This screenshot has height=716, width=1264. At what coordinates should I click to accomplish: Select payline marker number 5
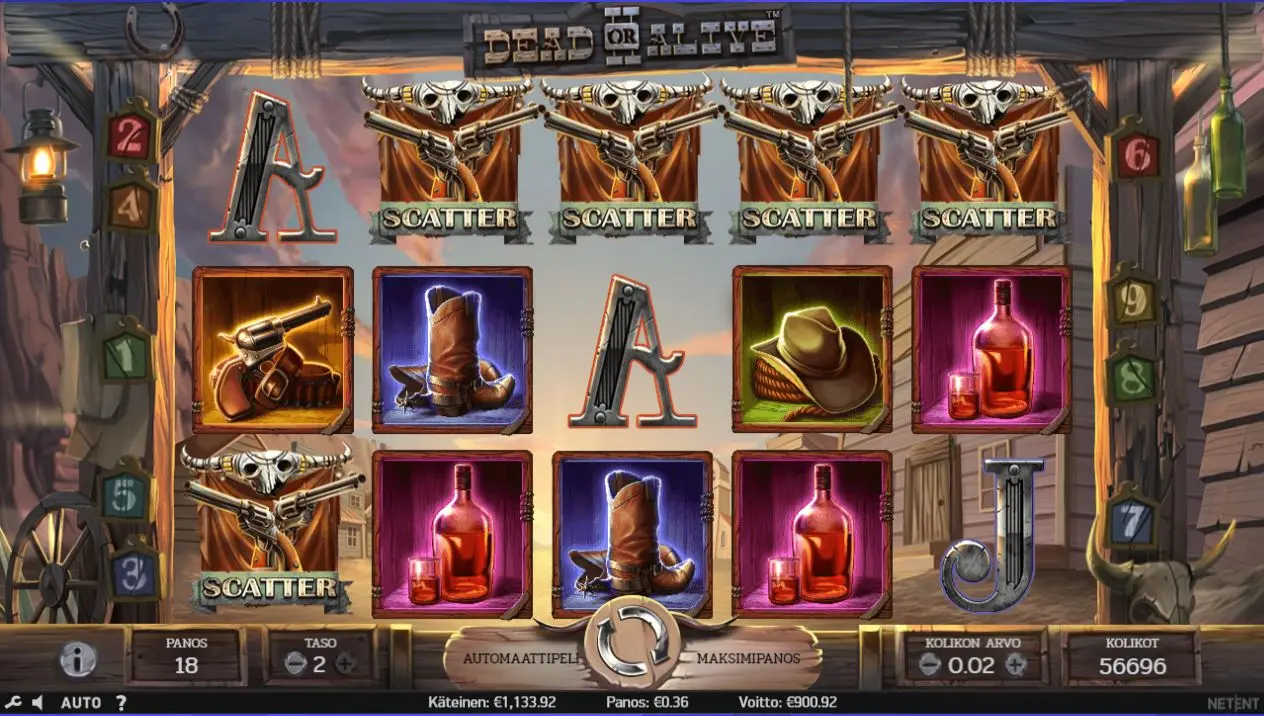tap(126, 495)
